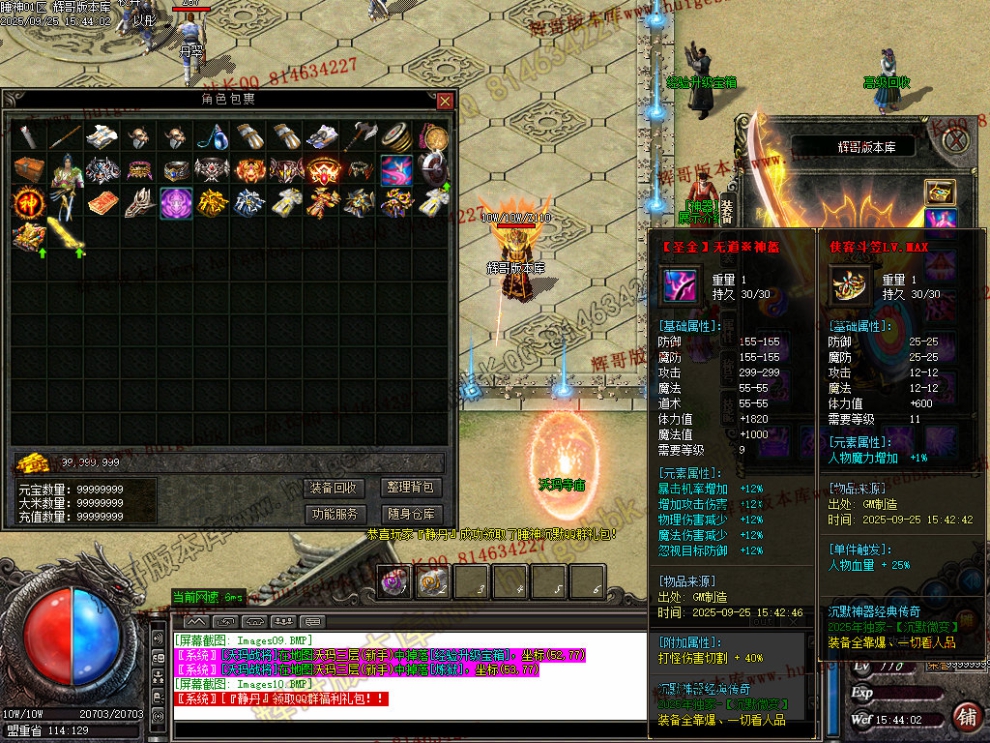
Task: Select the wooden treasure chest item
Action: pos(27,170)
